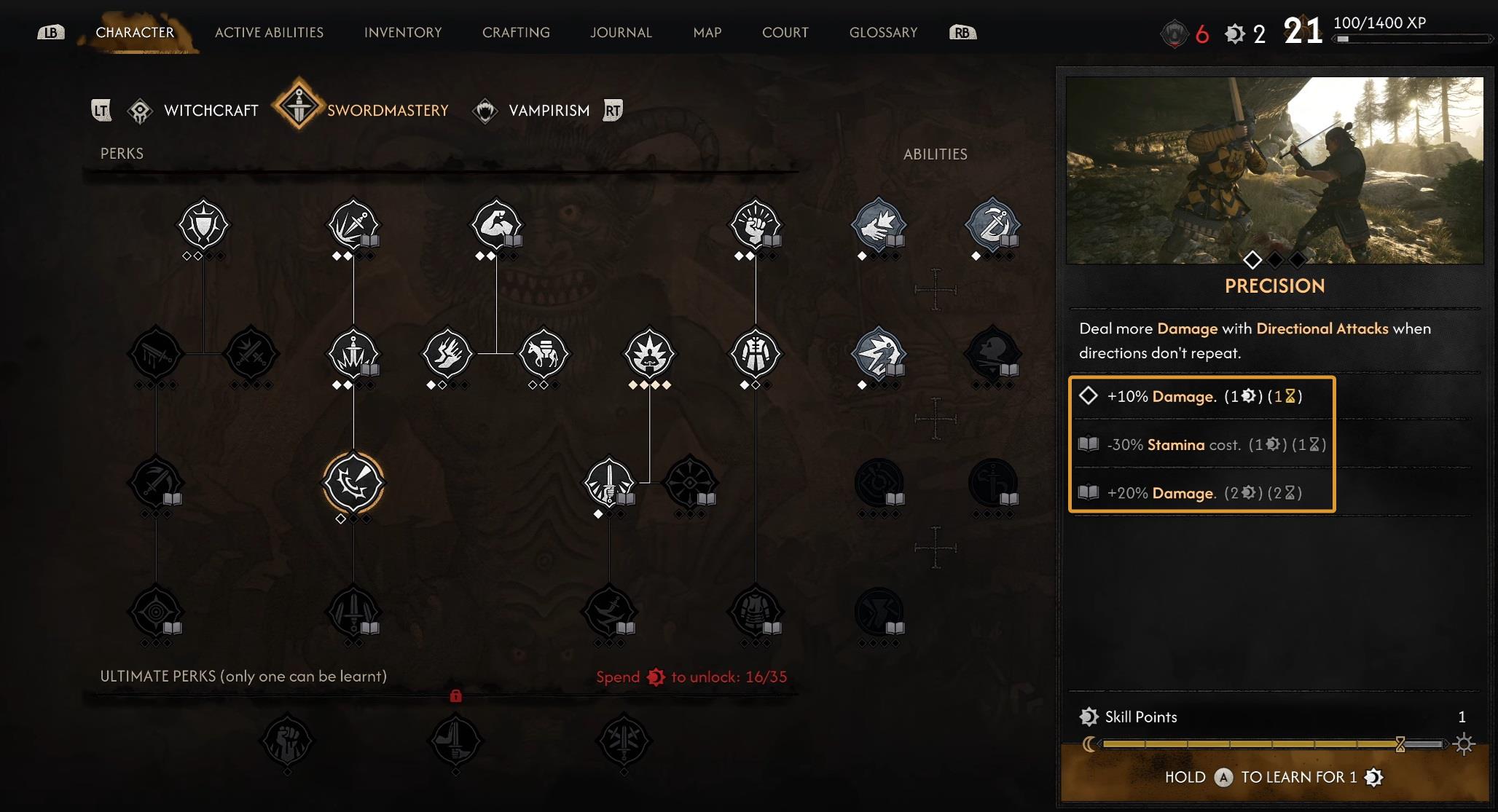Go to the Crafting tab

tap(516, 33)
